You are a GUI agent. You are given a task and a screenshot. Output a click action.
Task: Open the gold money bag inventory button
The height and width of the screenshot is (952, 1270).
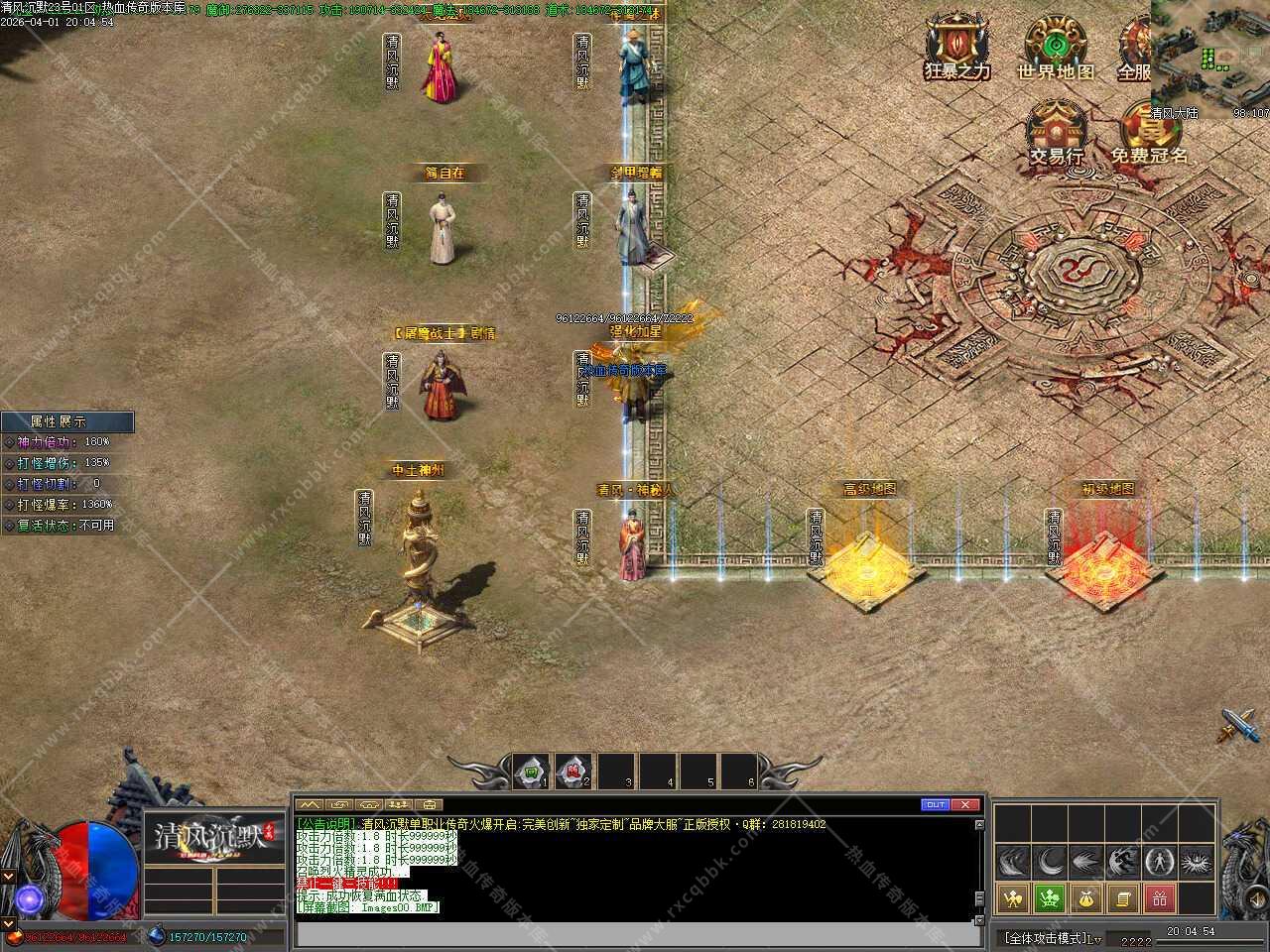(1086, 898)
